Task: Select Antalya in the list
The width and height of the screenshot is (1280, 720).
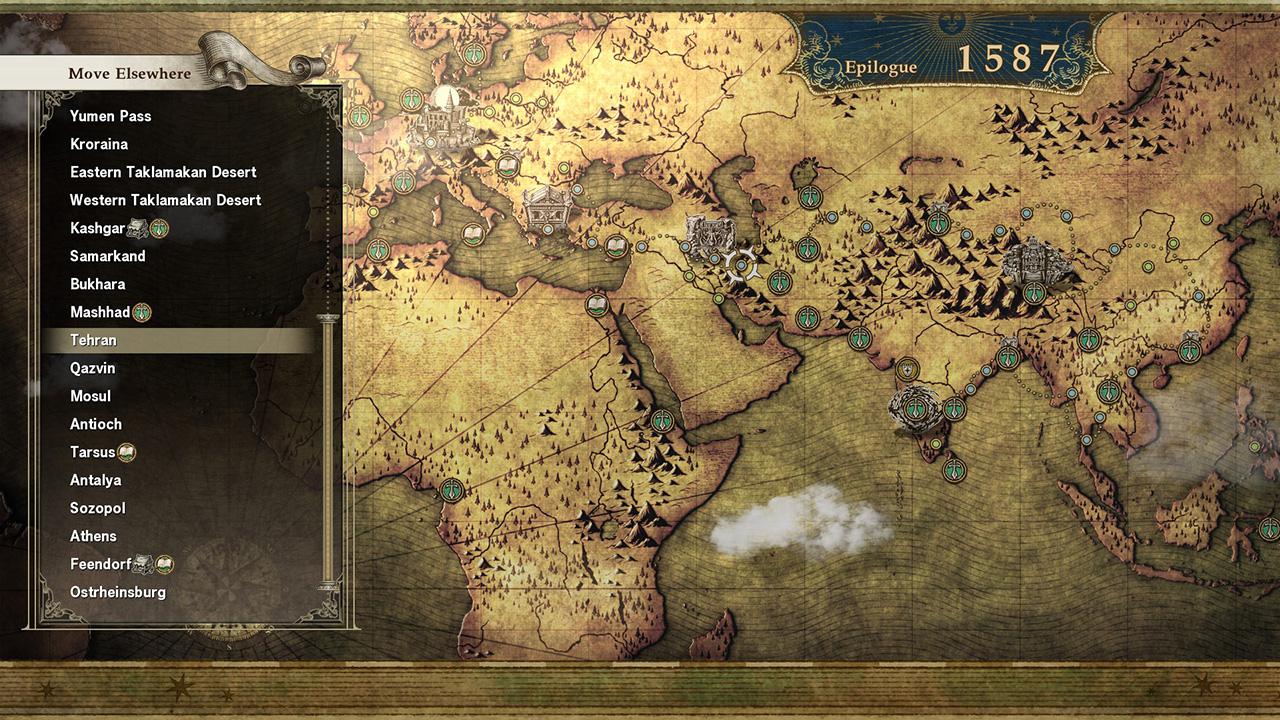Action: coord(96,480)
